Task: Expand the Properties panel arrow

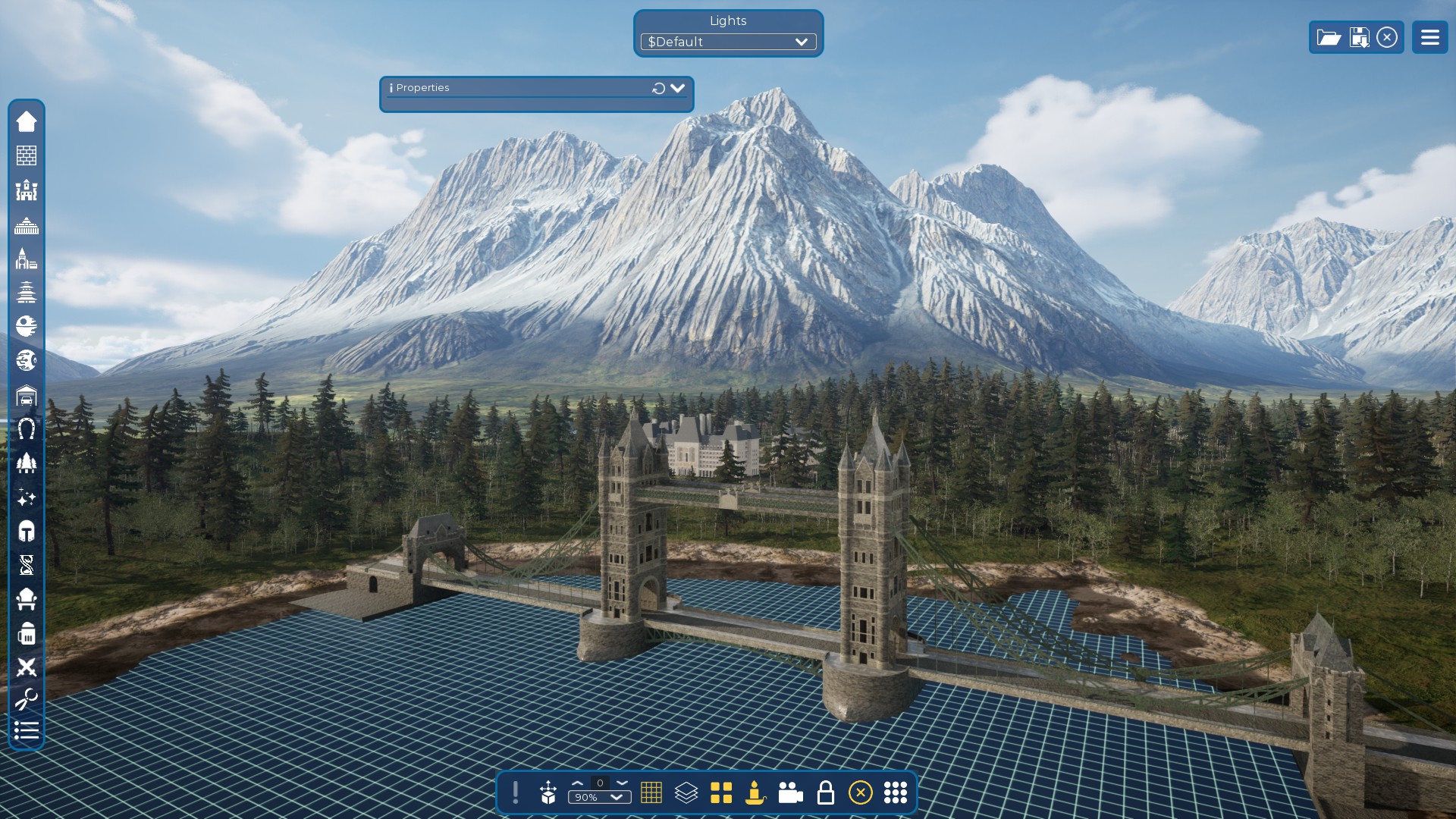Action: tap(677, 88)
